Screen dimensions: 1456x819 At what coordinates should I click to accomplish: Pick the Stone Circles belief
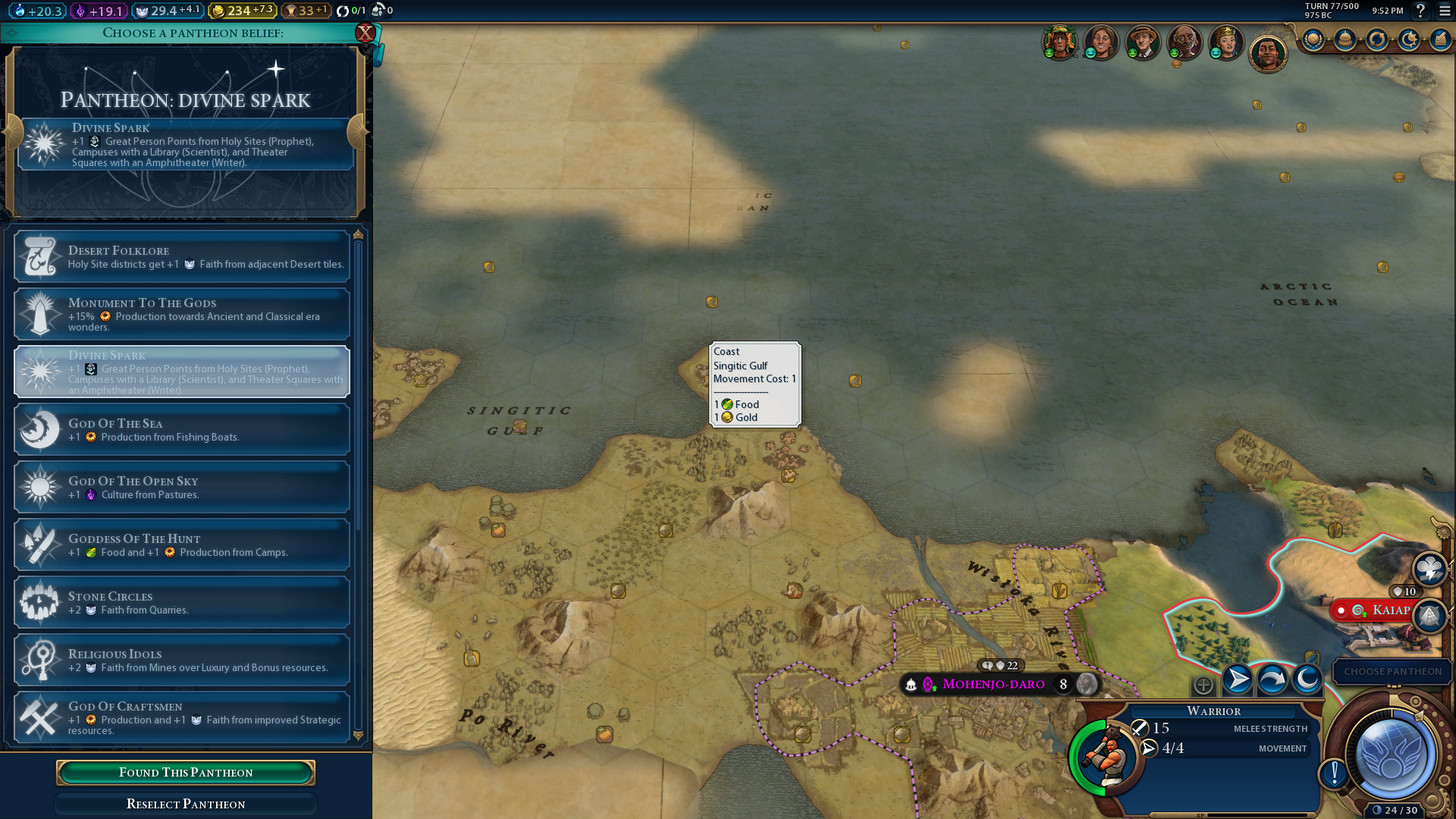[x=182, y=603]
